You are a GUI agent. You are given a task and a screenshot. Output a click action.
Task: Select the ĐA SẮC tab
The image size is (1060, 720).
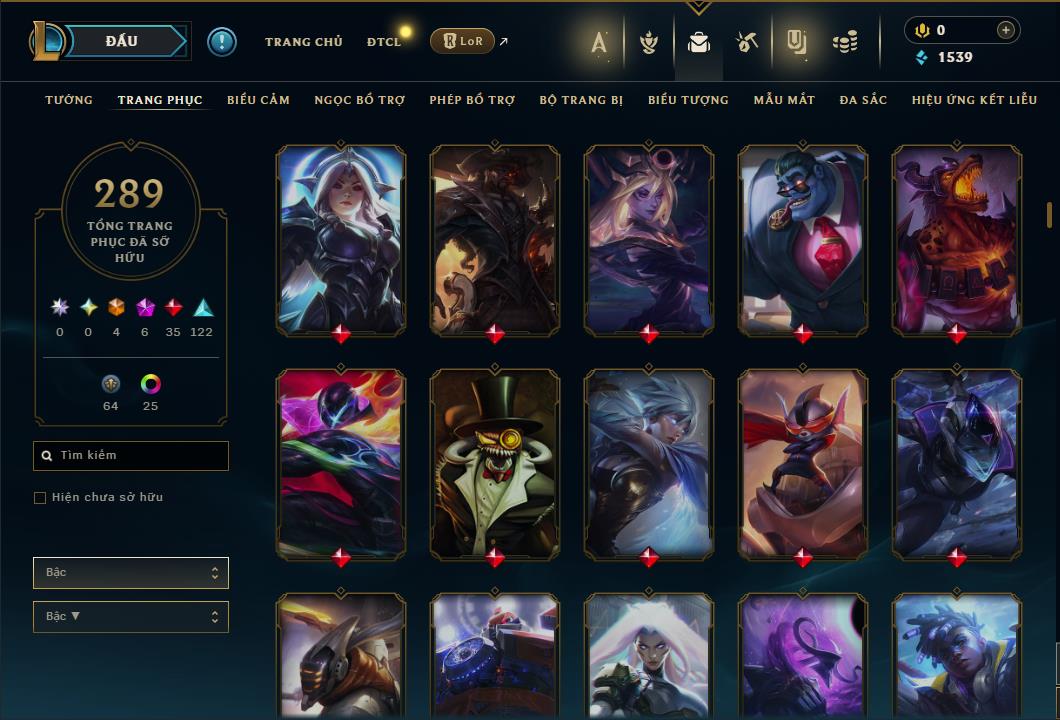point(863,100)
